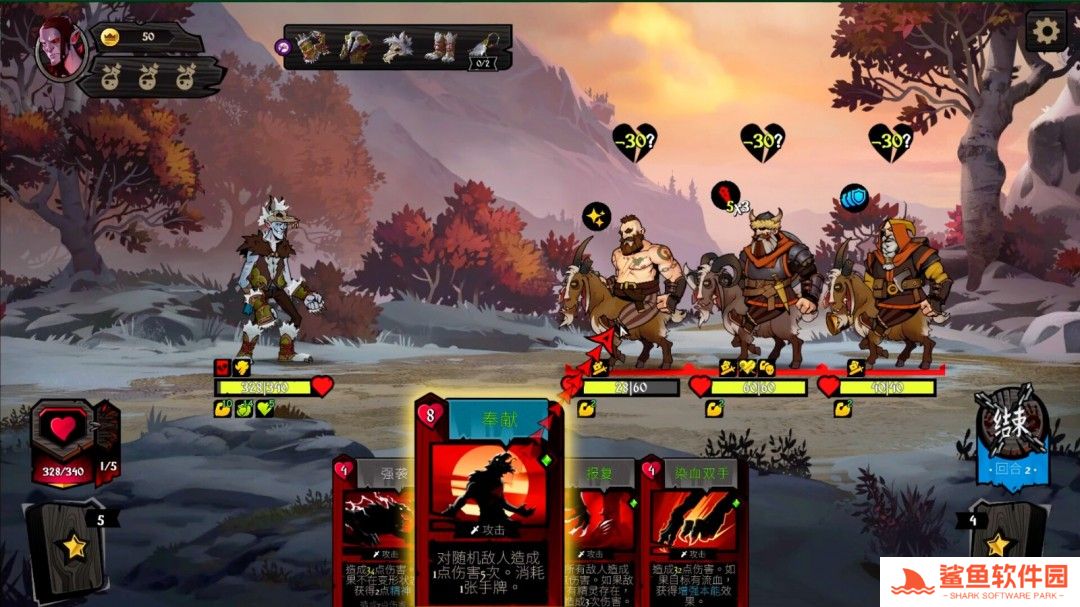
Task: Select the 染血双手 card
Action: pos(694,520)
